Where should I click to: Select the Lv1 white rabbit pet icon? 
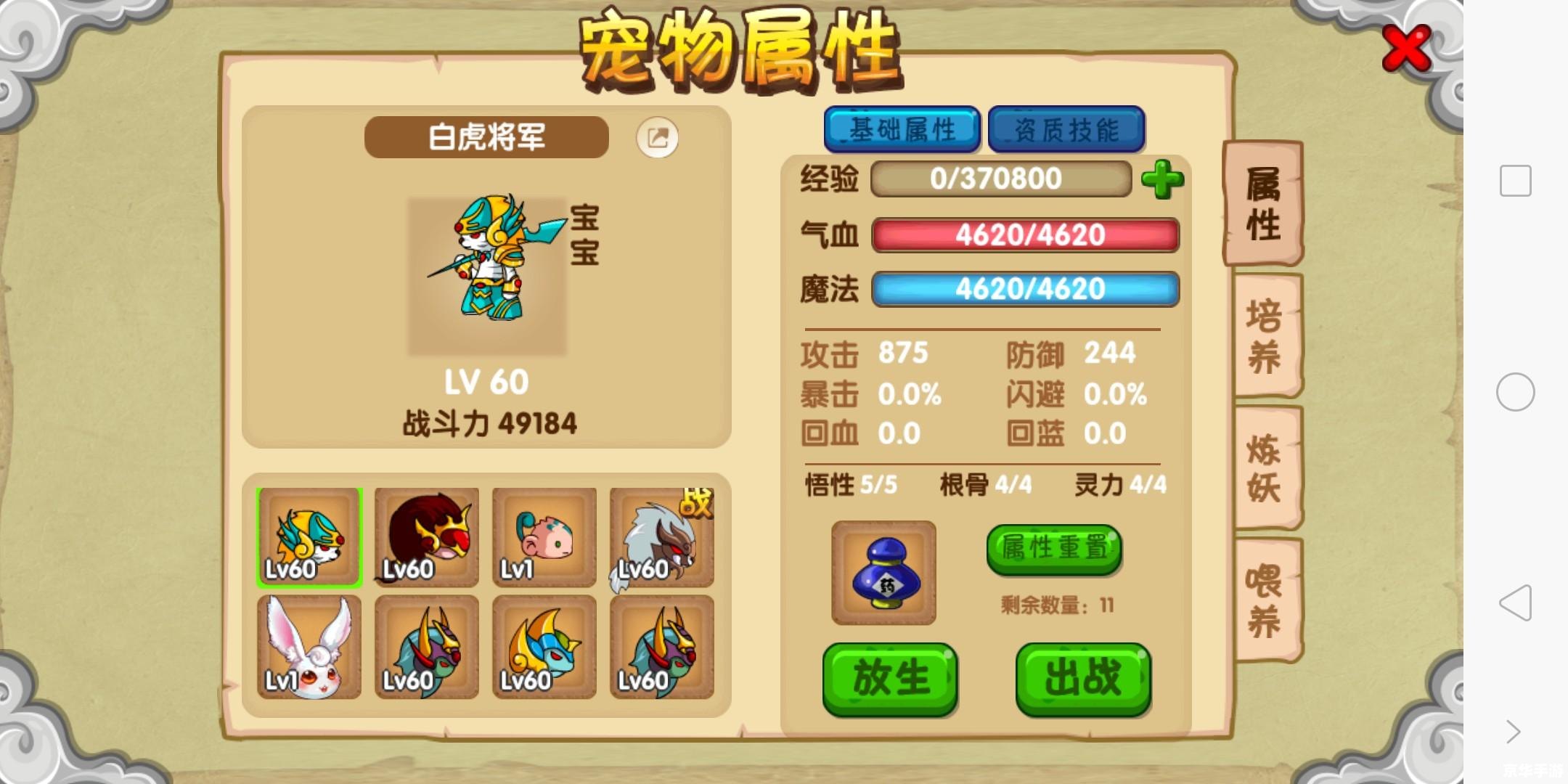coord(308,646)
